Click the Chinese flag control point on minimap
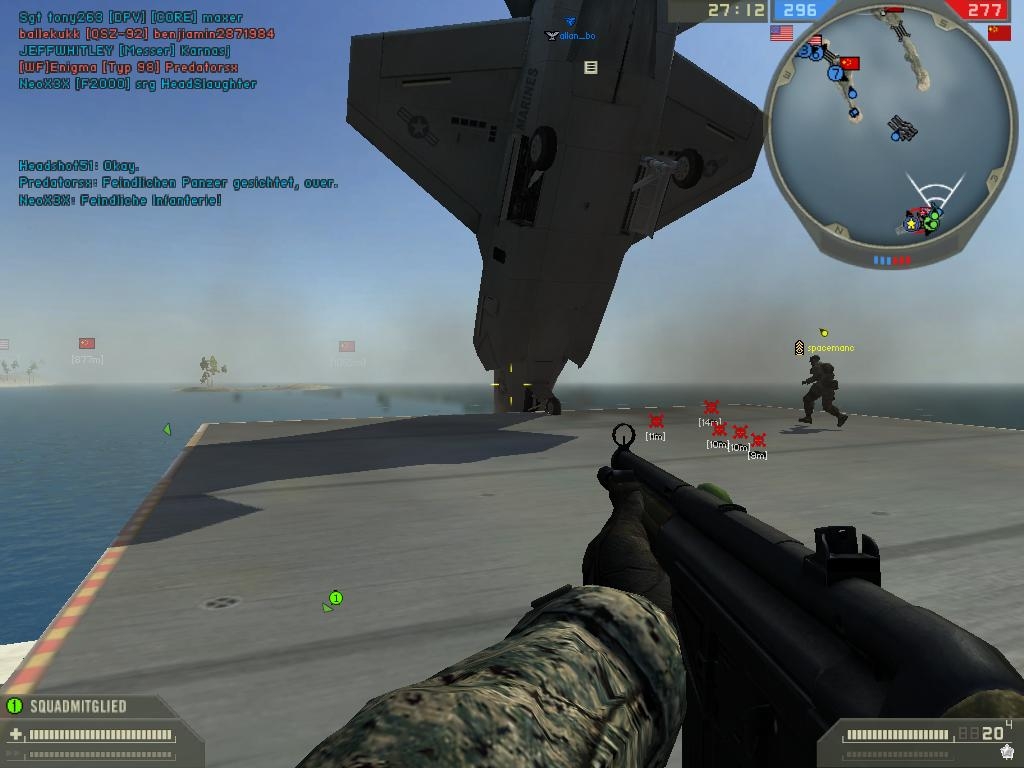 (x=850, y=63)
